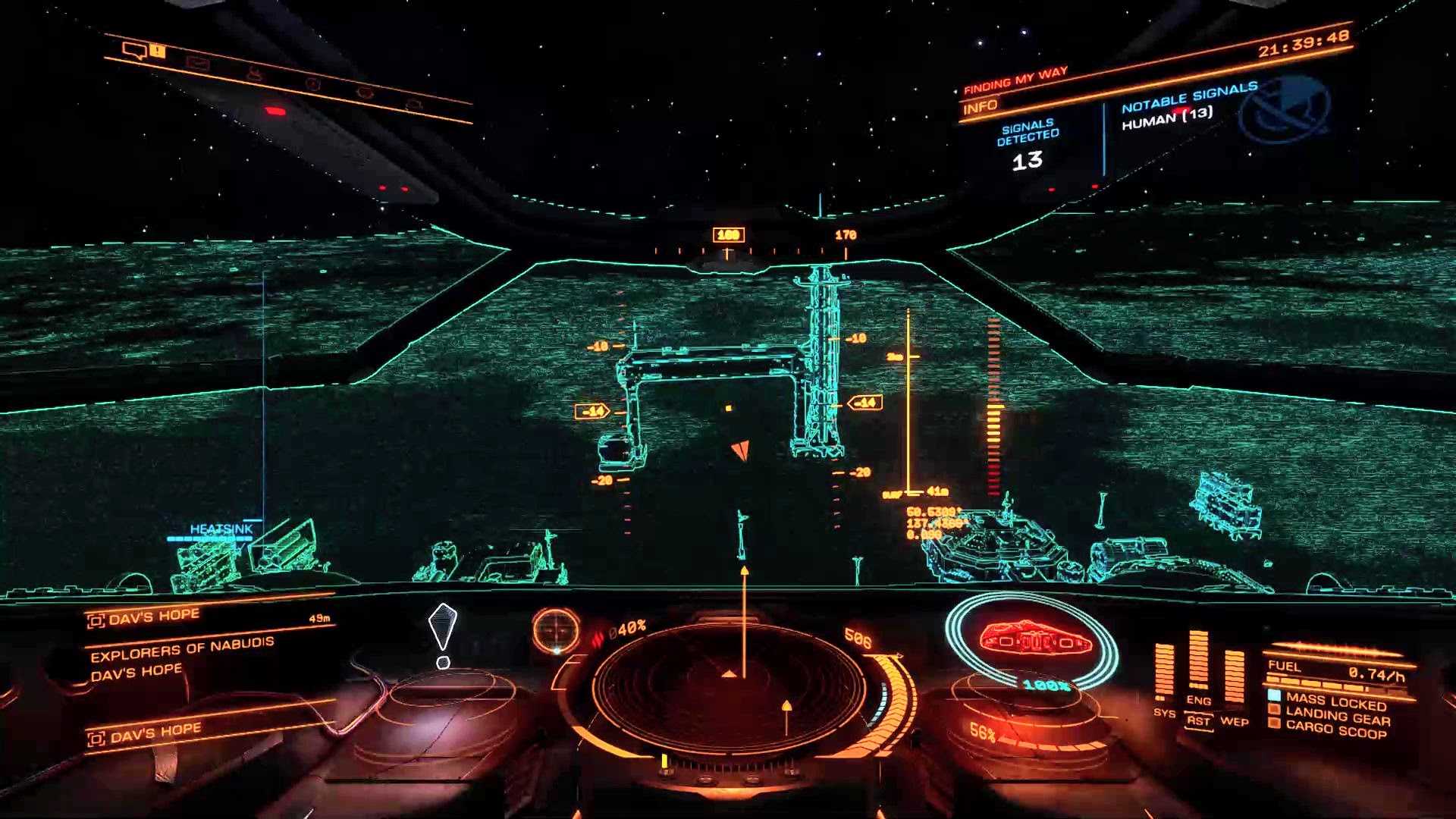1456x819 pixels.
Task: Select the lower DAV'S HOPE destination entry
Action: [155, 733]
